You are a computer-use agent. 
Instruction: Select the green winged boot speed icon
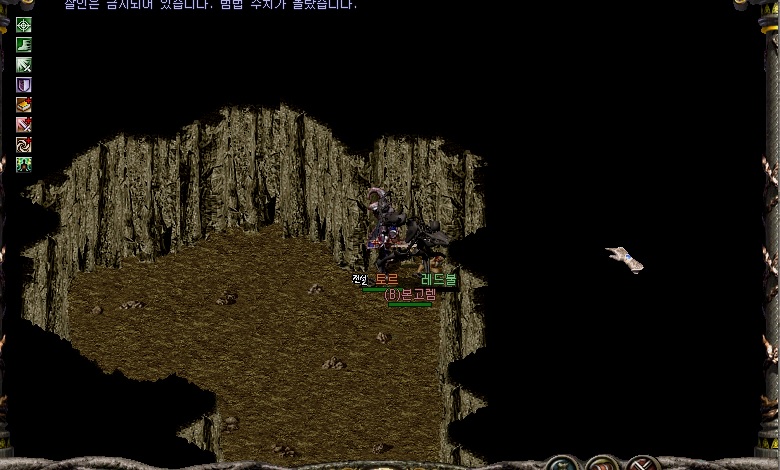[x=23, y=45]
